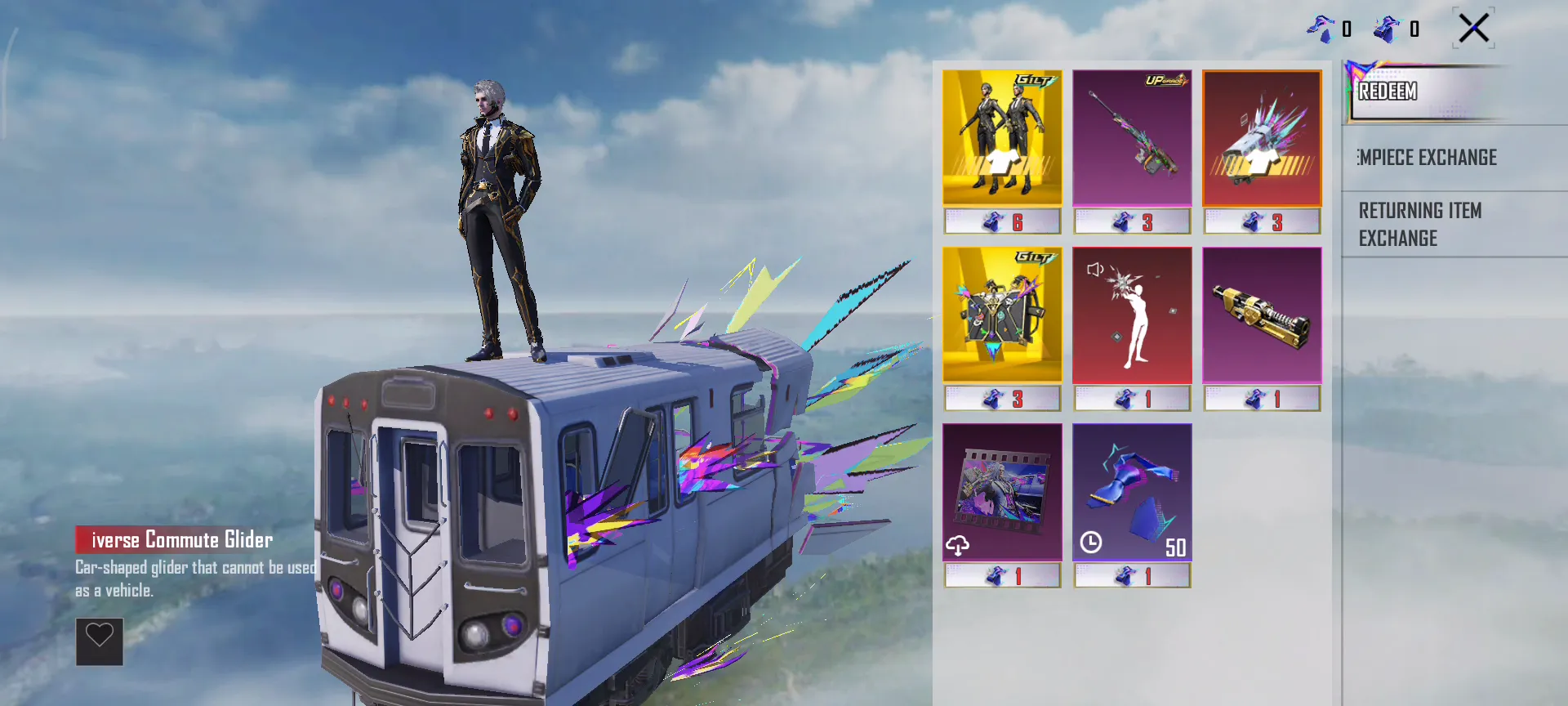Close the redeem shop screen
Viewport: 1568px width, 706px height.
pyautogui.click(x=1474, y=29)
